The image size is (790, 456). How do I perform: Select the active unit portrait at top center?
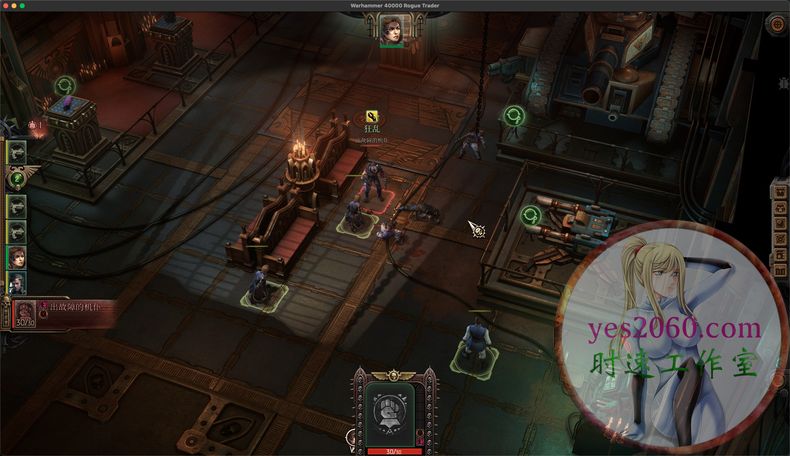[x=391, y=29]
